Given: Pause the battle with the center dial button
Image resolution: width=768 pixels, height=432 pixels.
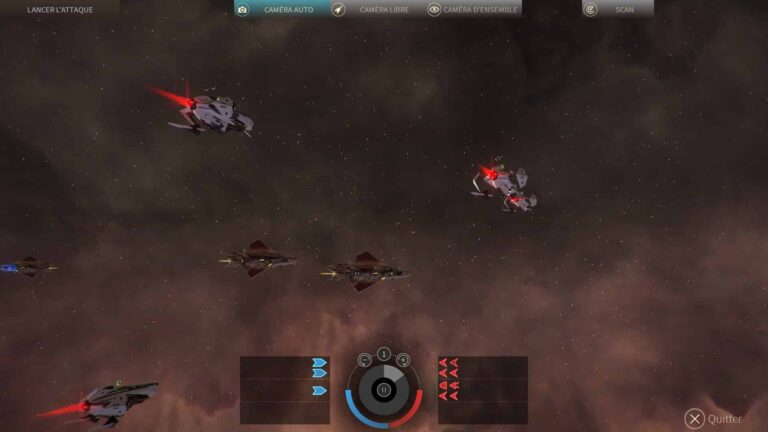Looking at the screenshot, I should click(x=384, y=389).
